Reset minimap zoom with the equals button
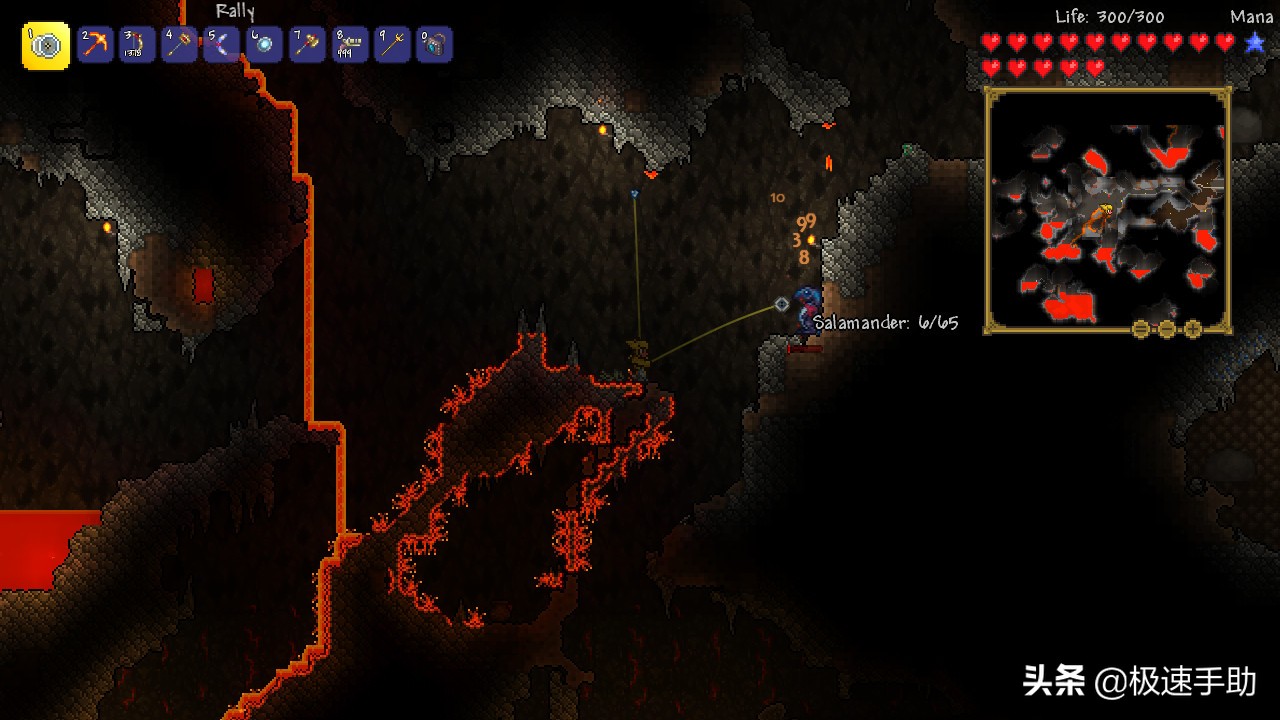1280x720 pixels. [x=1166, y=329]
